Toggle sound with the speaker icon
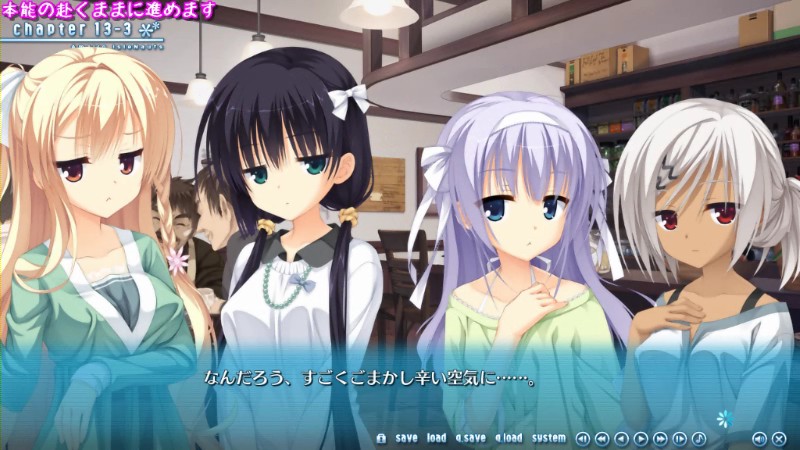800x450 pixels. click(759, 438)
